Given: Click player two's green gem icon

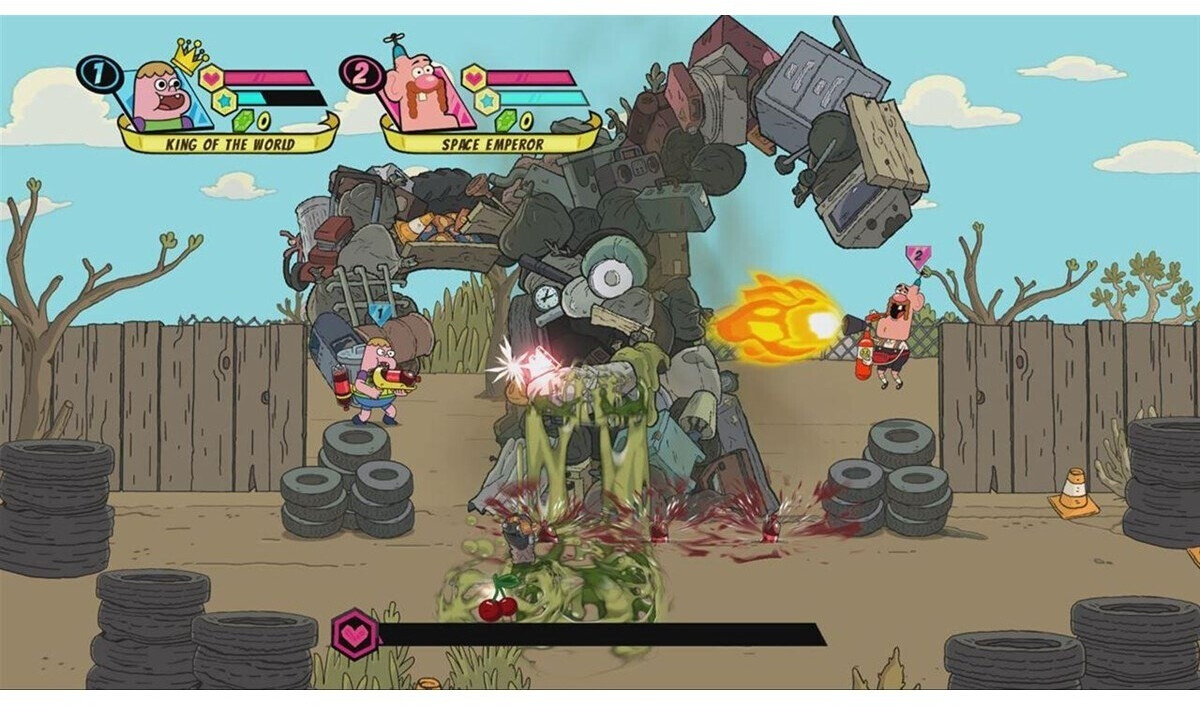Looking at the screenshot, I should pos(506,121).
